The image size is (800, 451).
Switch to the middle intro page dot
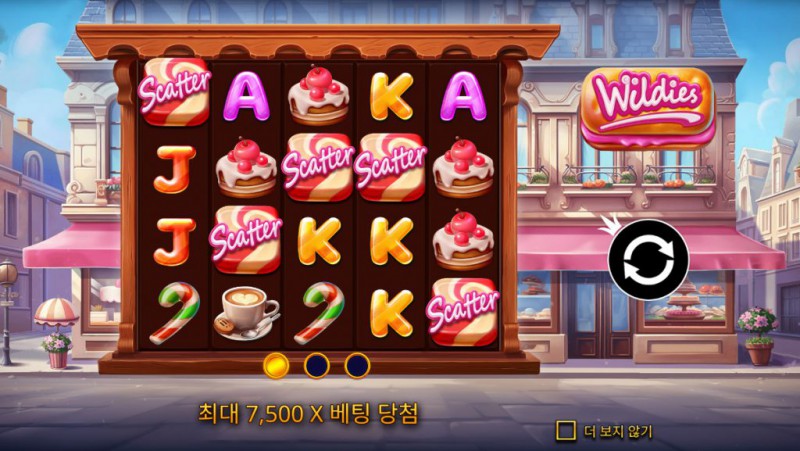(x=317, y=365)
